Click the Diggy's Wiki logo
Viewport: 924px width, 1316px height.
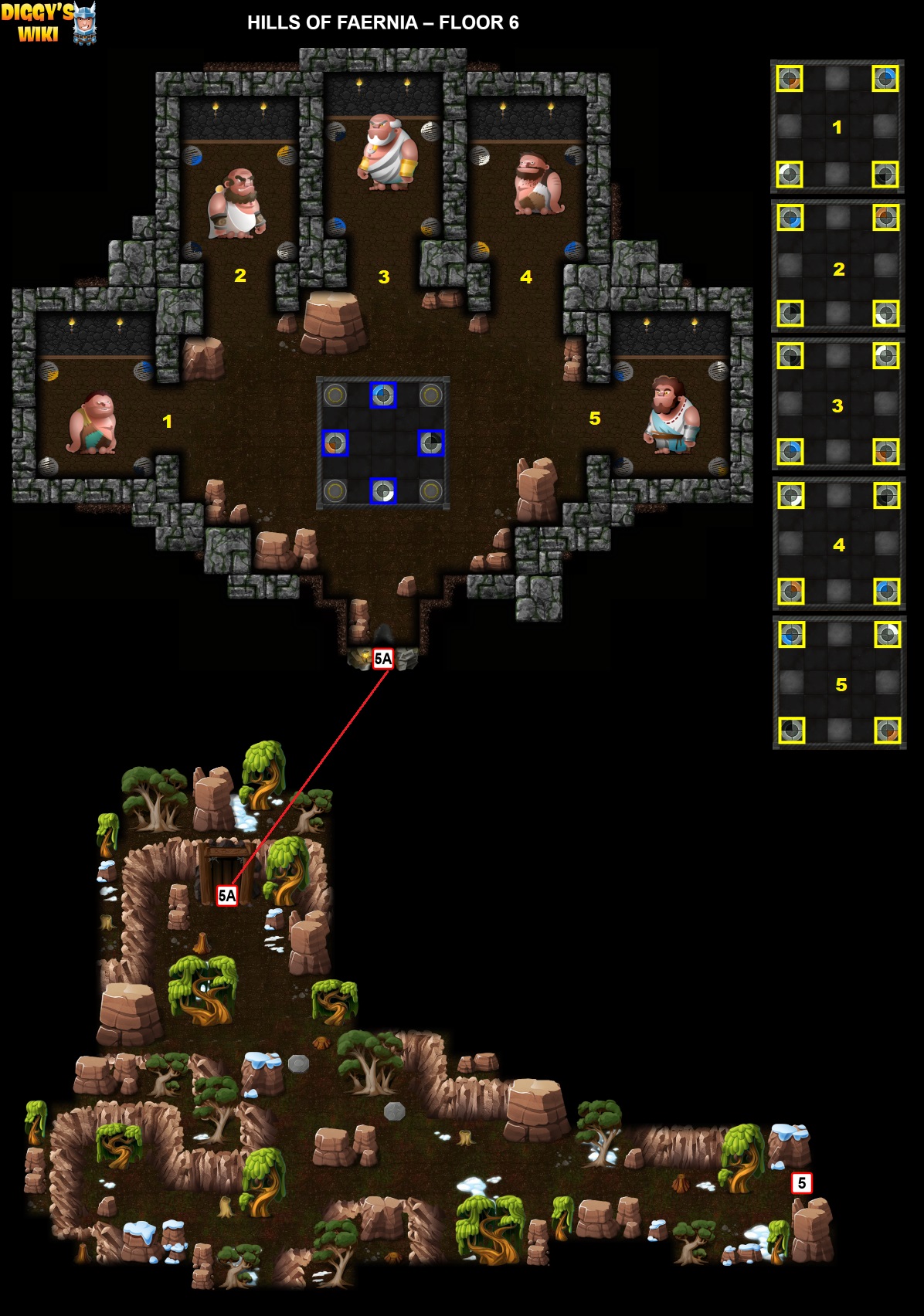click(48, 23)
